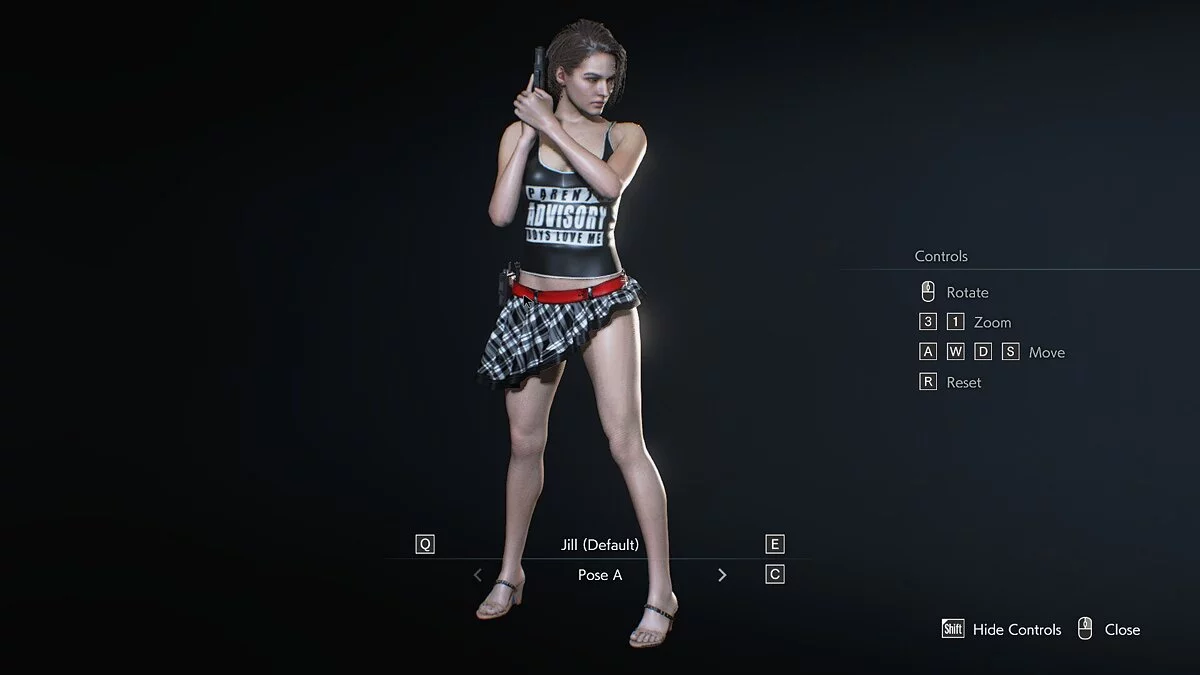Close the model viewer
1200x675 pixels.
coord(1121,629)
